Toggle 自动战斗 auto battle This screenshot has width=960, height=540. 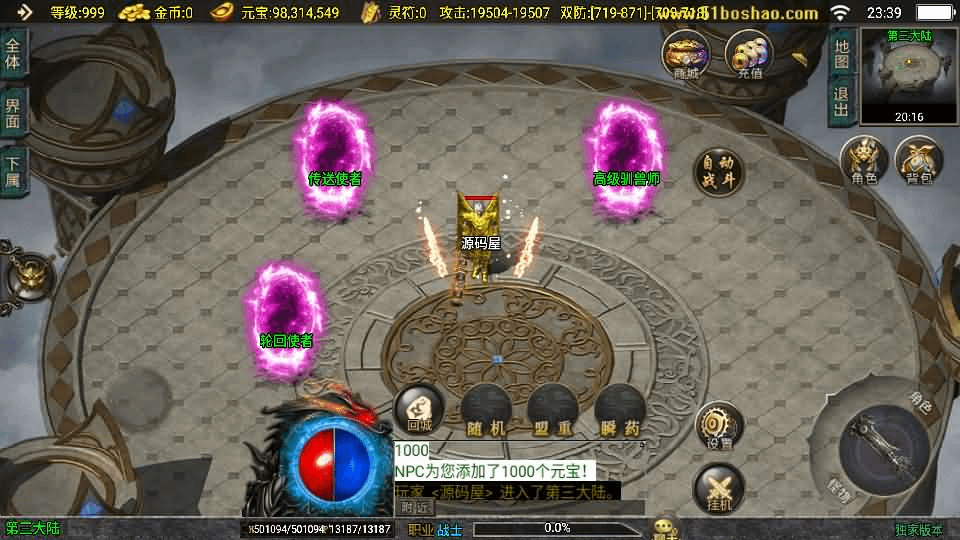click(718, 171)
